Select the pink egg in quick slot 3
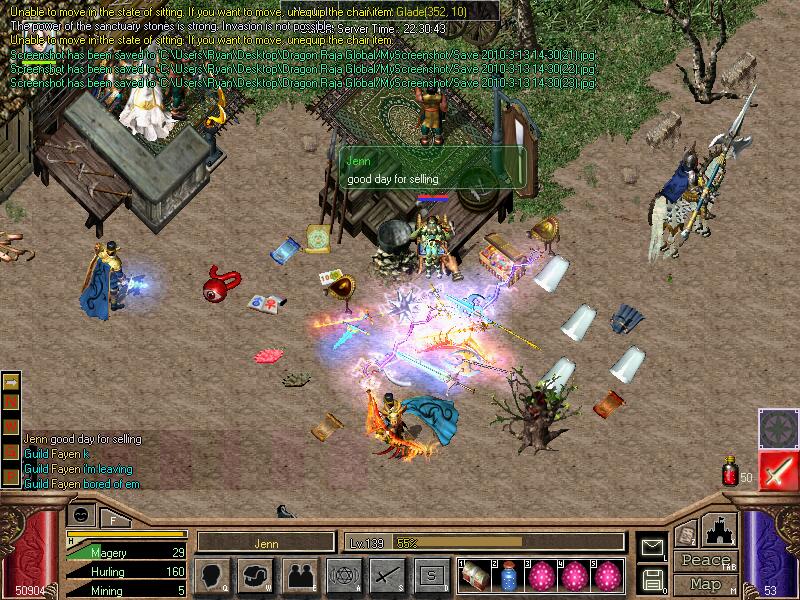The height and width of the screenshot is (600, 800). (542, 575)
